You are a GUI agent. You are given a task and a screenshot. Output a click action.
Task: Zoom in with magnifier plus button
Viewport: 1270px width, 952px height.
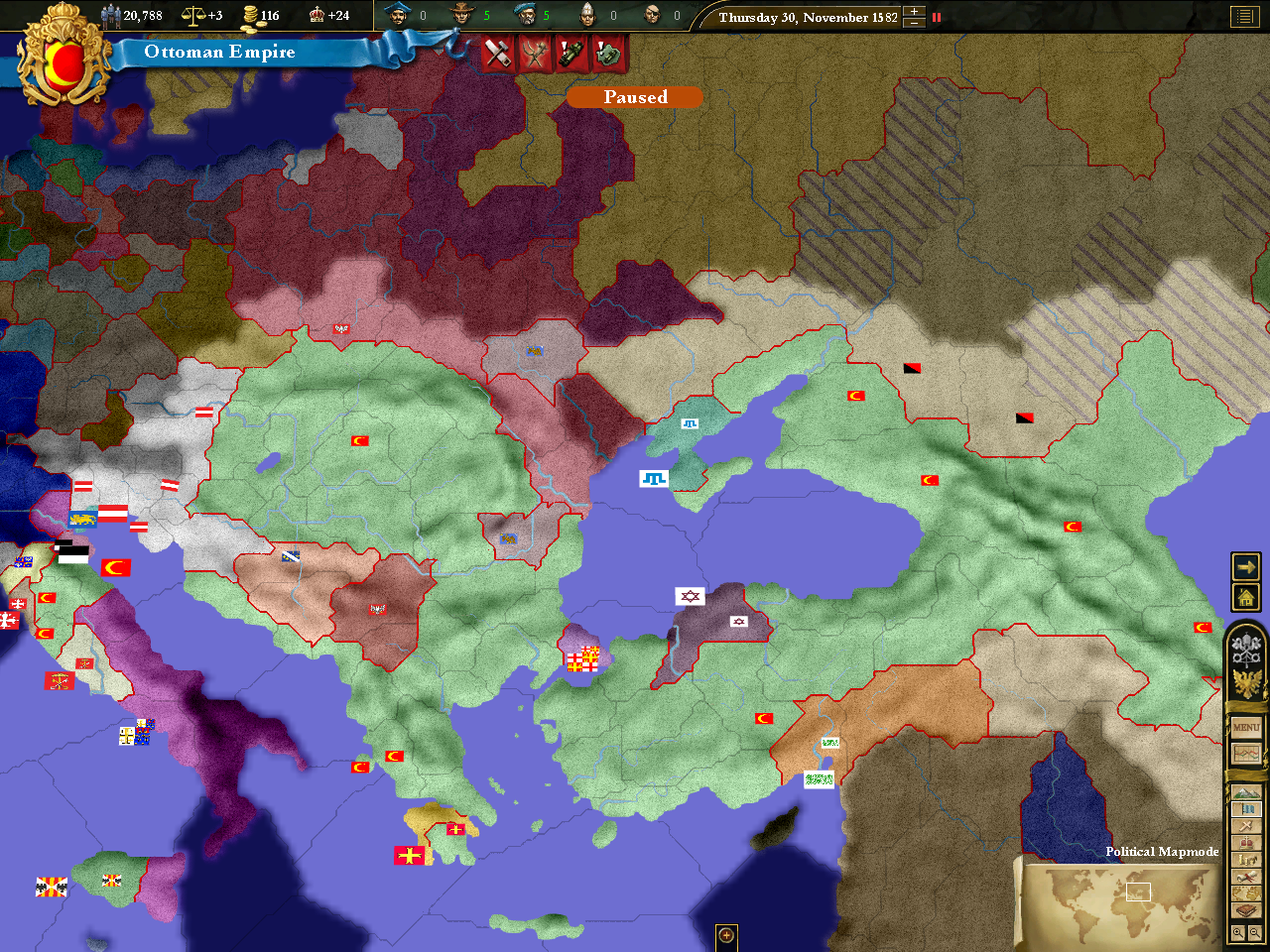pos(1237,932)
